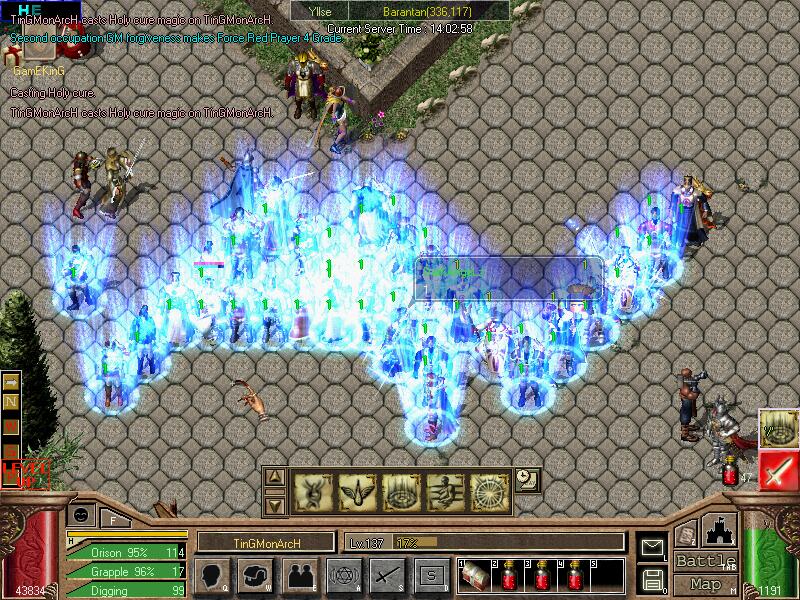800x600 pixels.
Task: Open the Map panel
Action: click(705, 584)
